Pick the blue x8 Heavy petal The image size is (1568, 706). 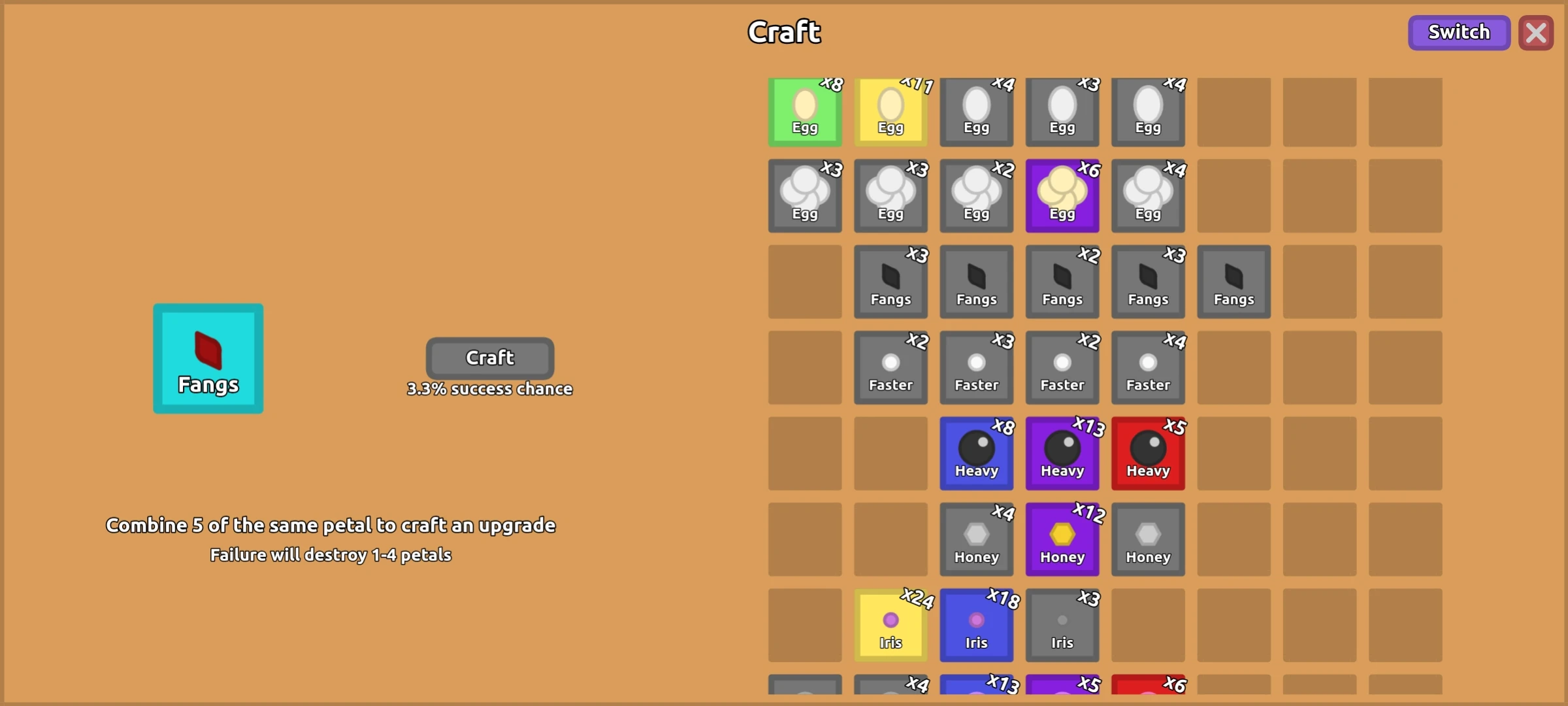click(x=976, y=452)
